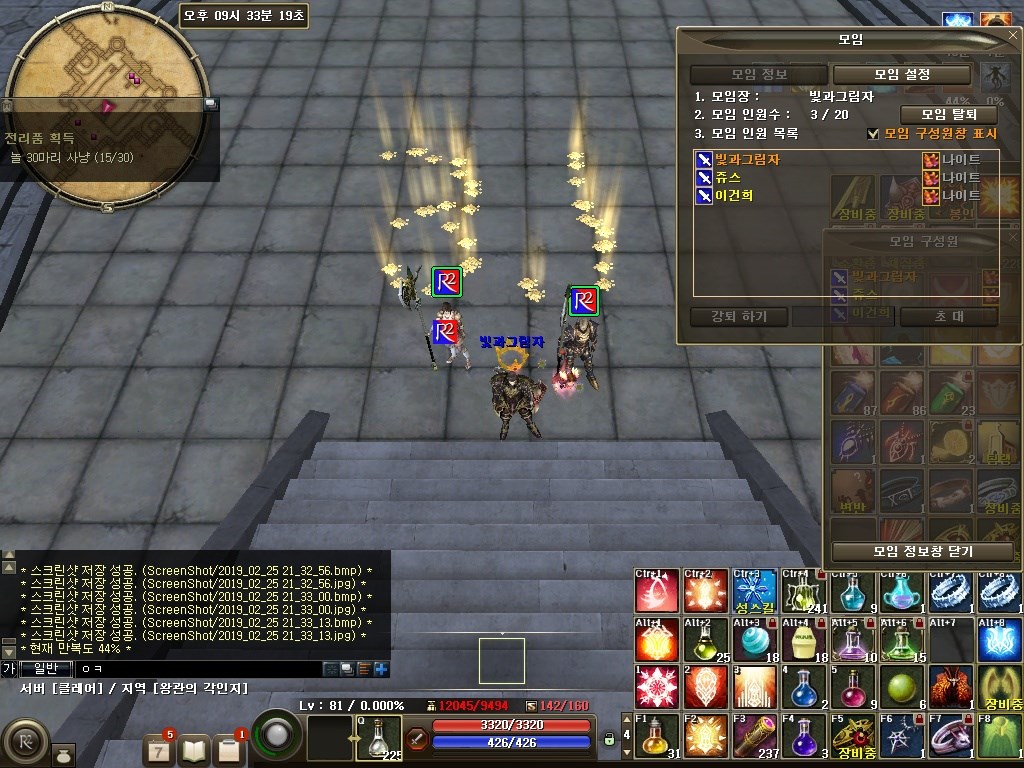The image size is (1024, 768).
Task: Activate the scroll item in slot F3
Action: 755,737
